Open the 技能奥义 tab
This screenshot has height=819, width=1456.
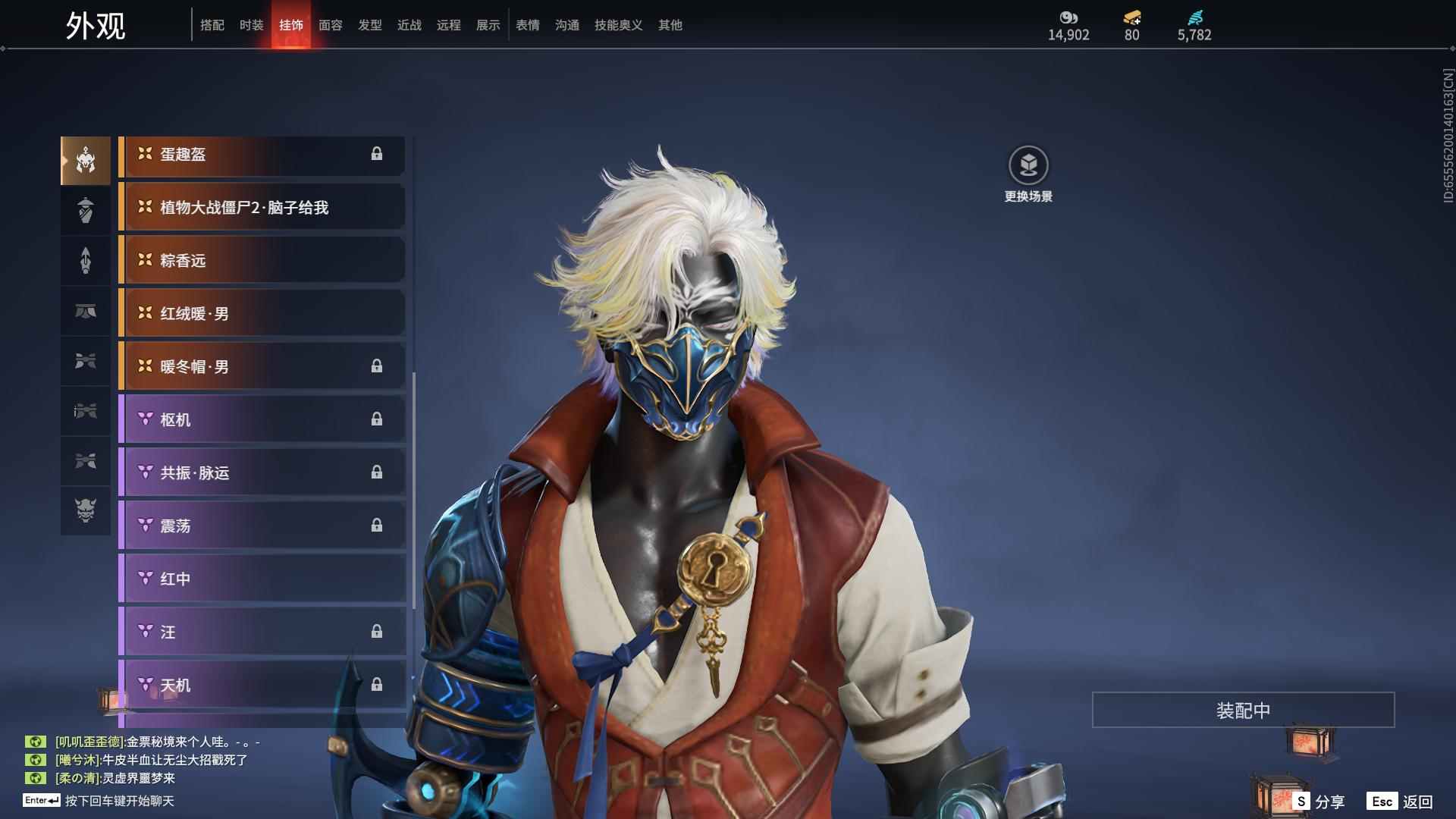coord(618,25)
